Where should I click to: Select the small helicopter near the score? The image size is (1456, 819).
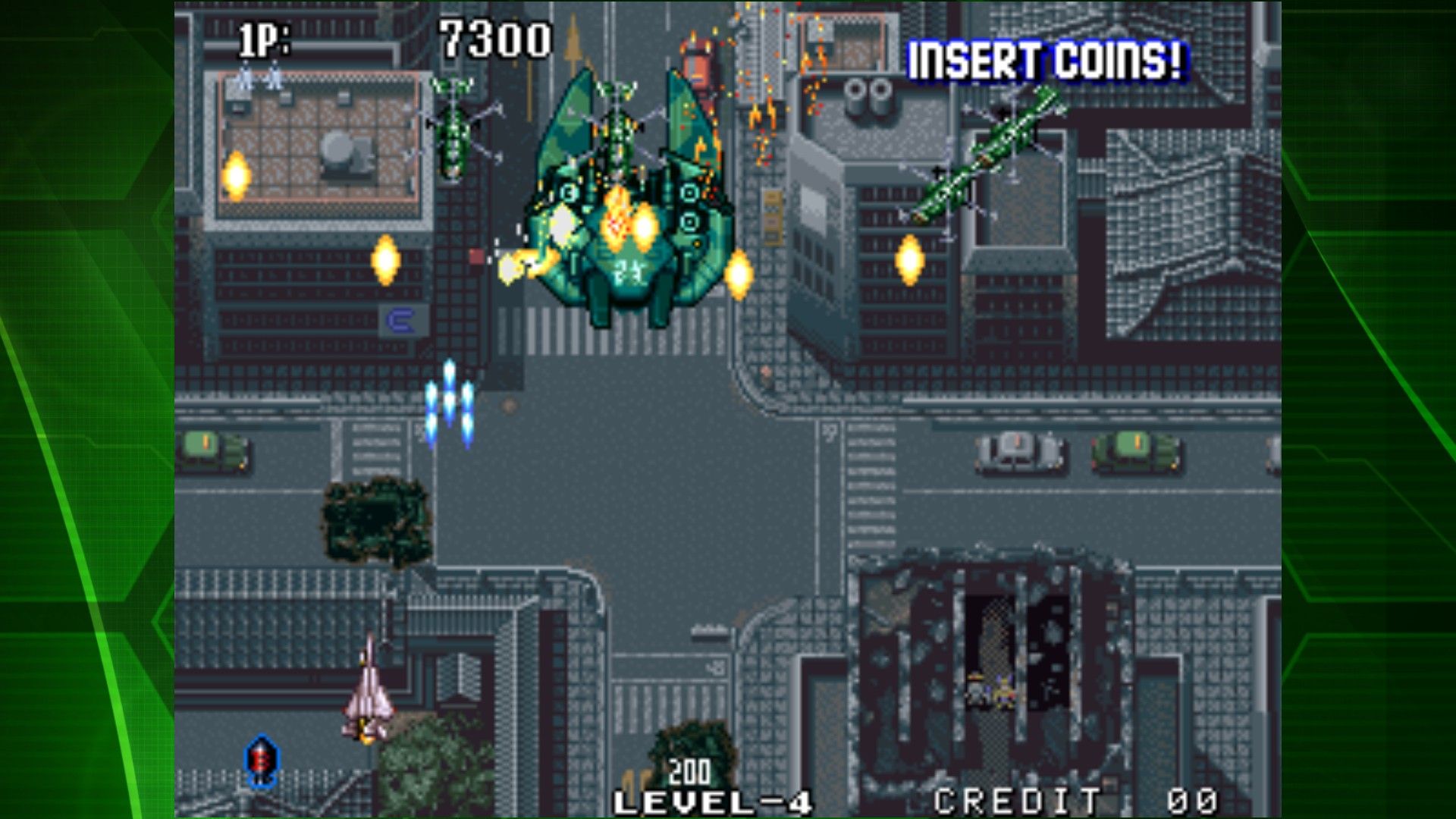(453, 129)
